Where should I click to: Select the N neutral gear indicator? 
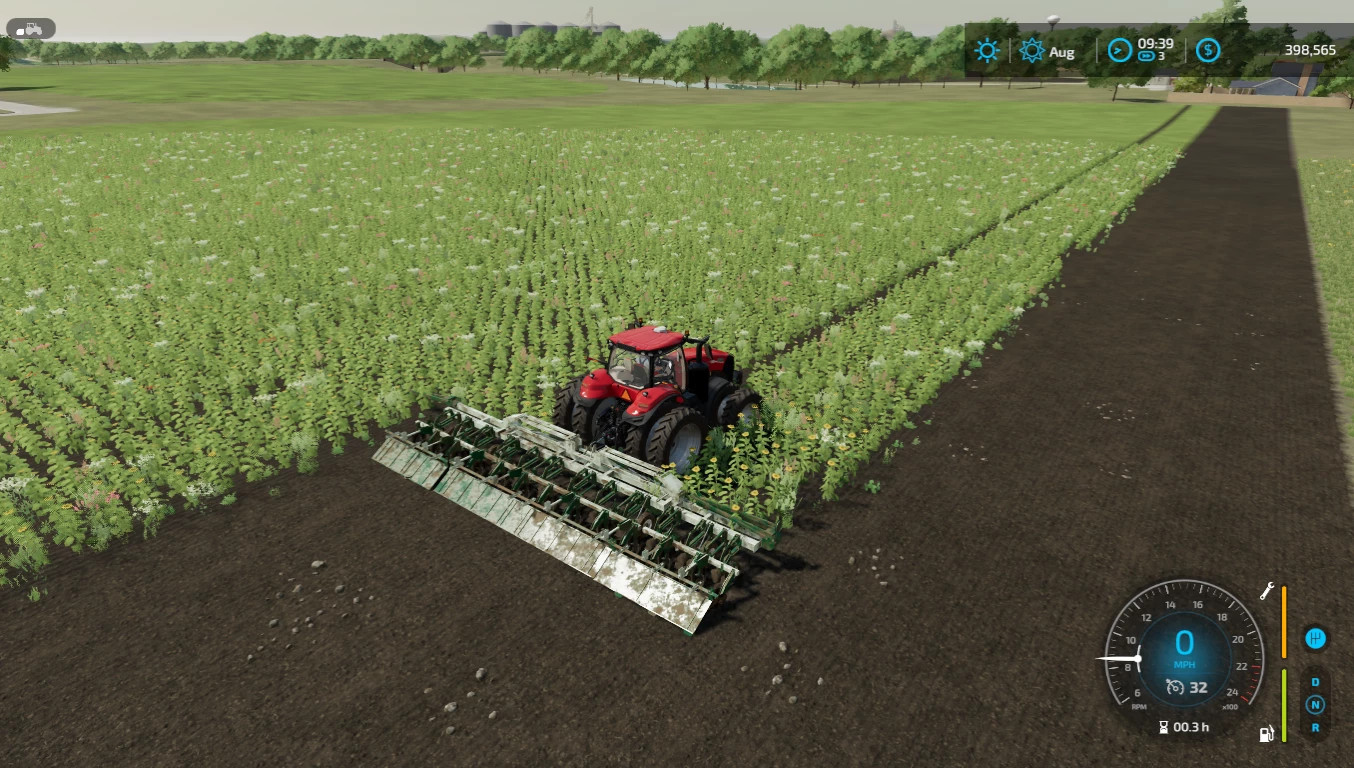click(1315, 705)
